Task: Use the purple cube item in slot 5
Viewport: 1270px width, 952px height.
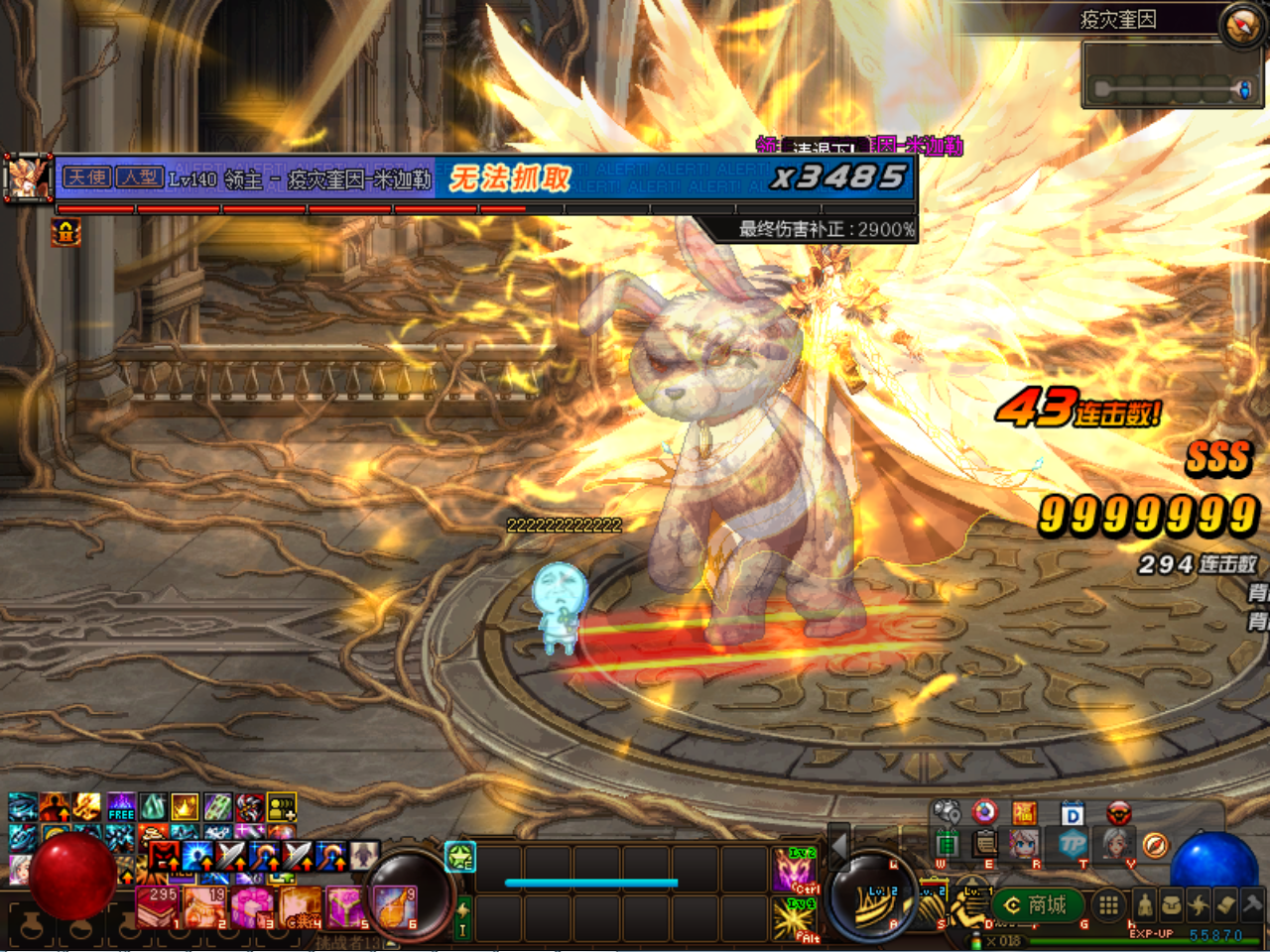Action: pyautogui.click(x=346, y=906)
